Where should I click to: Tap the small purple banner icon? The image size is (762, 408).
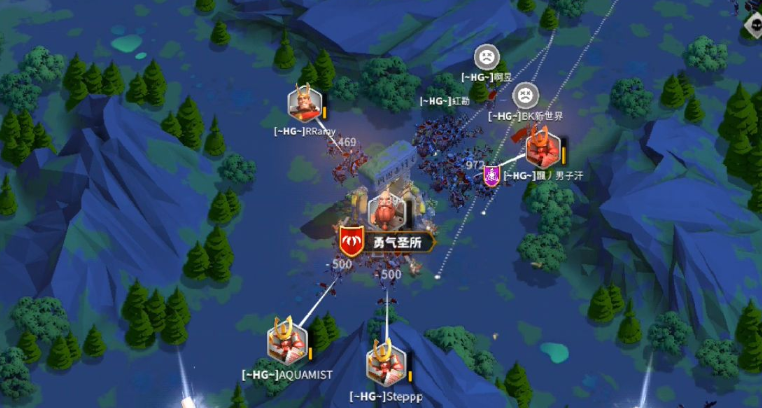click(x=492, y=176)
